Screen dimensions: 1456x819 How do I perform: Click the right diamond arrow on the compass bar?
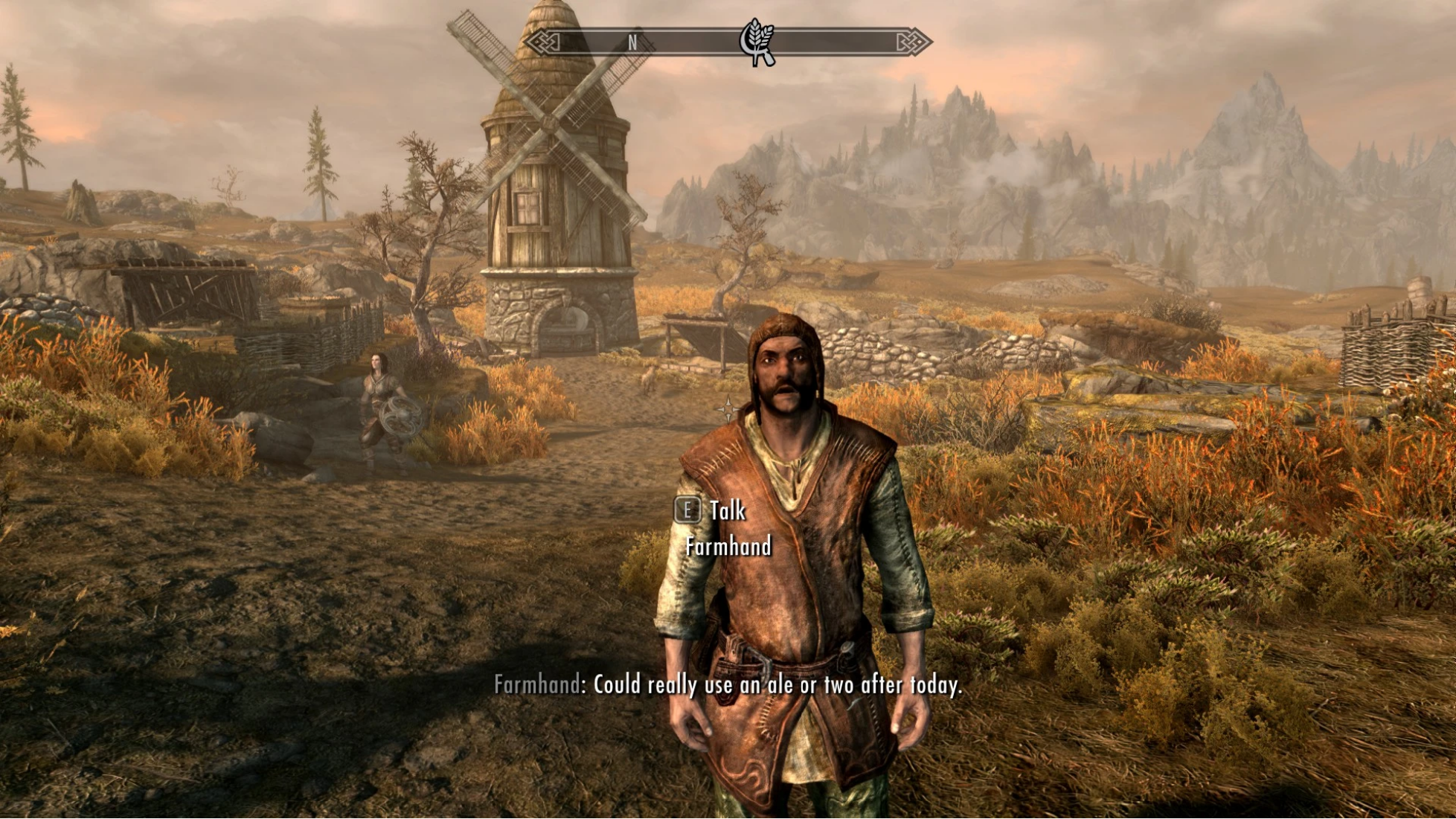tap(919, 43)
